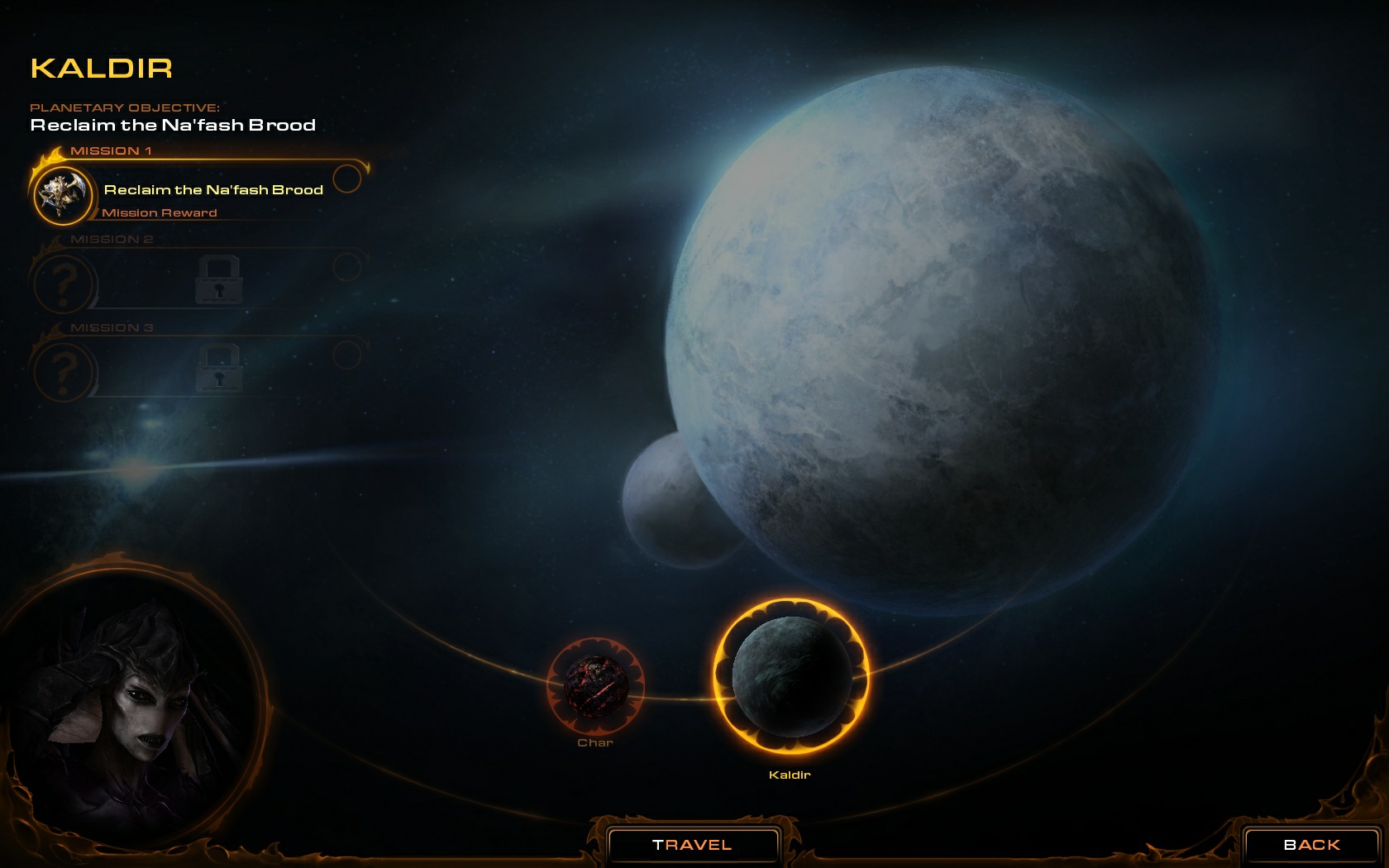
Task: Open Reclaim the Na'fash Brood mission
Action: coord(212,189)
